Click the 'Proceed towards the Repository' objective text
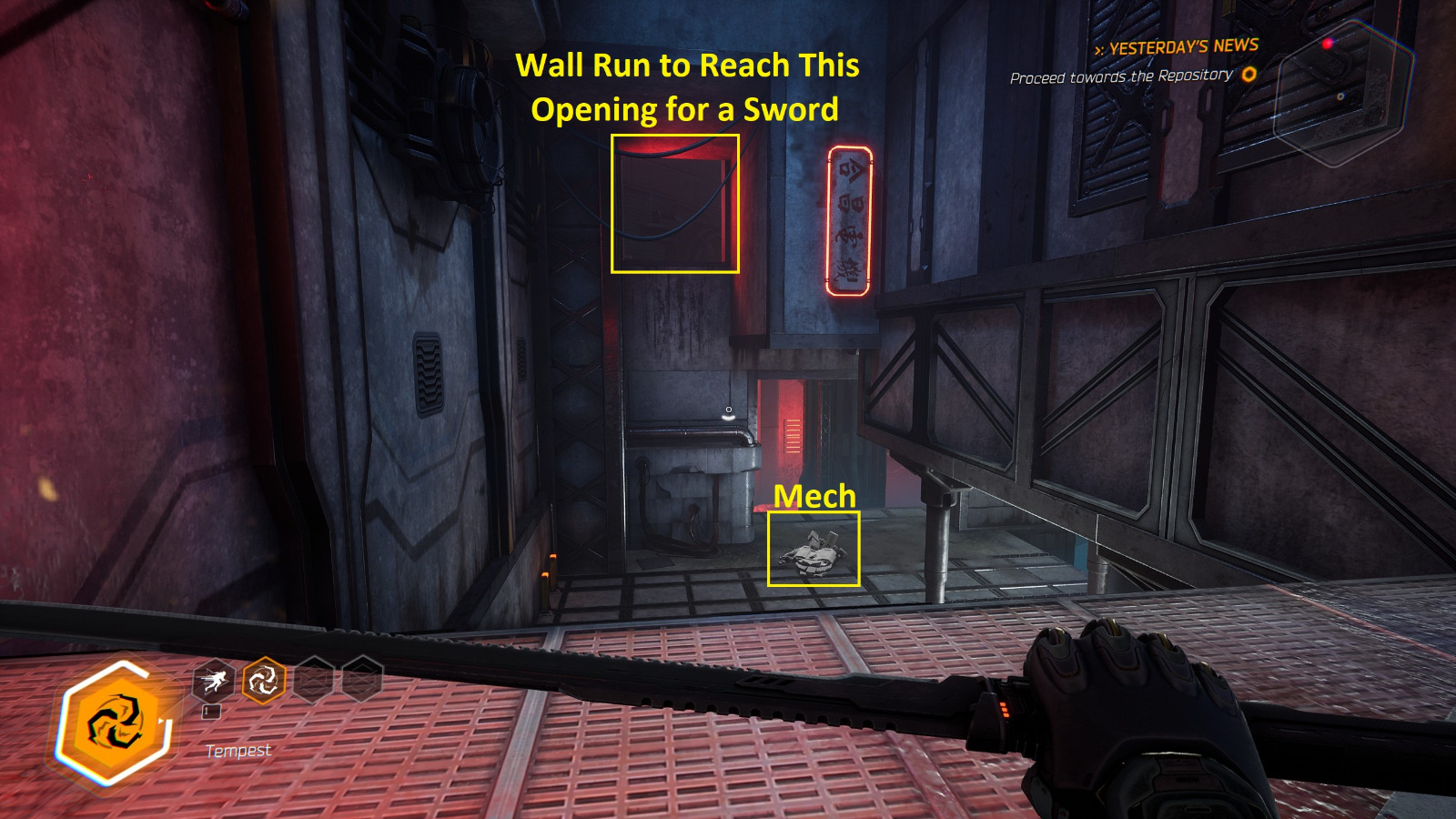Image resolution: width=1456 pixels, height=819 pixels. click(x=1124, y=79)
